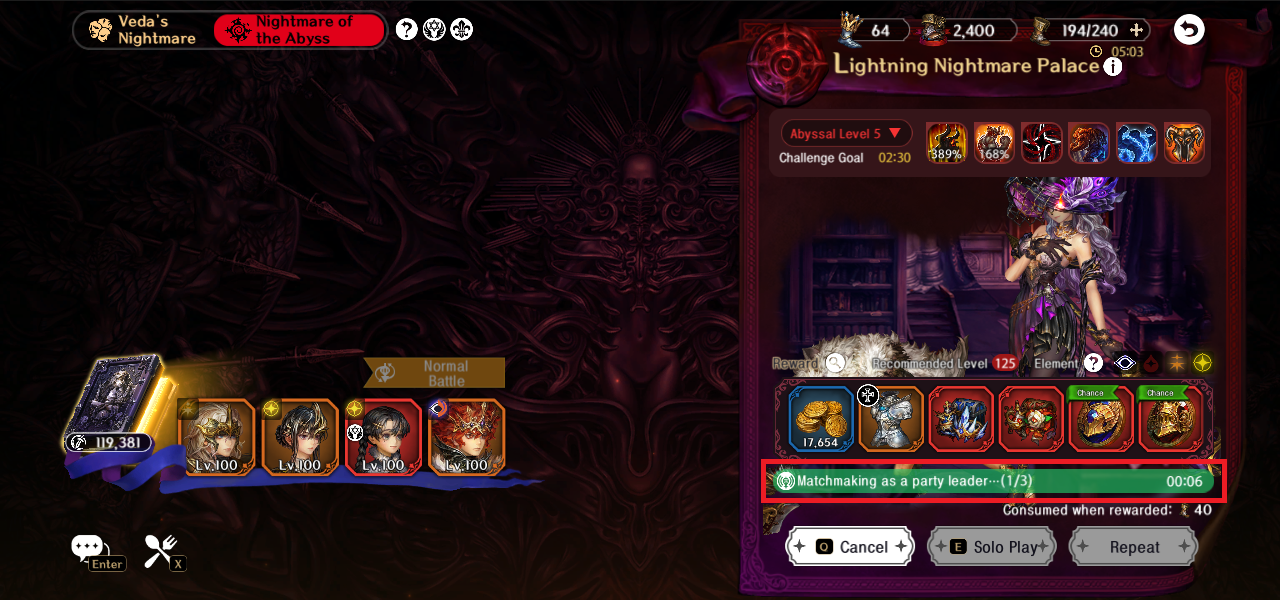Inspect the silver armor reward item
Screen dimensions: 1280x600
(890, 419)
